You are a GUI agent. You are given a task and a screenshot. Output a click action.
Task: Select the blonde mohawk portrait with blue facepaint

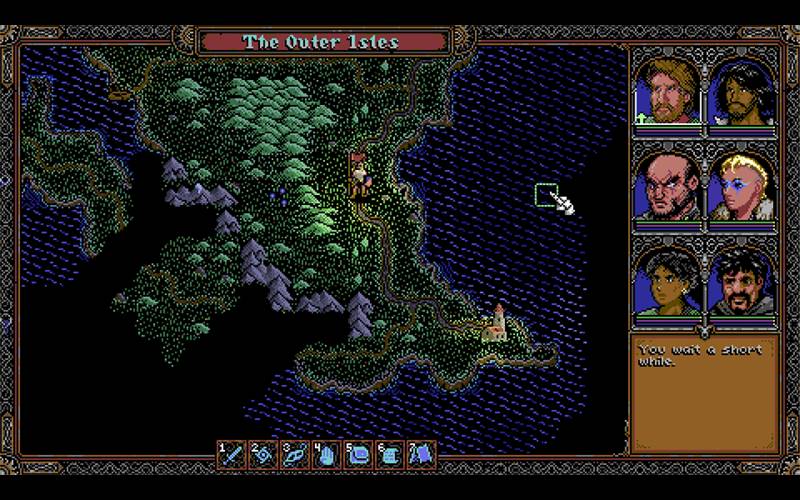[742, 185]
